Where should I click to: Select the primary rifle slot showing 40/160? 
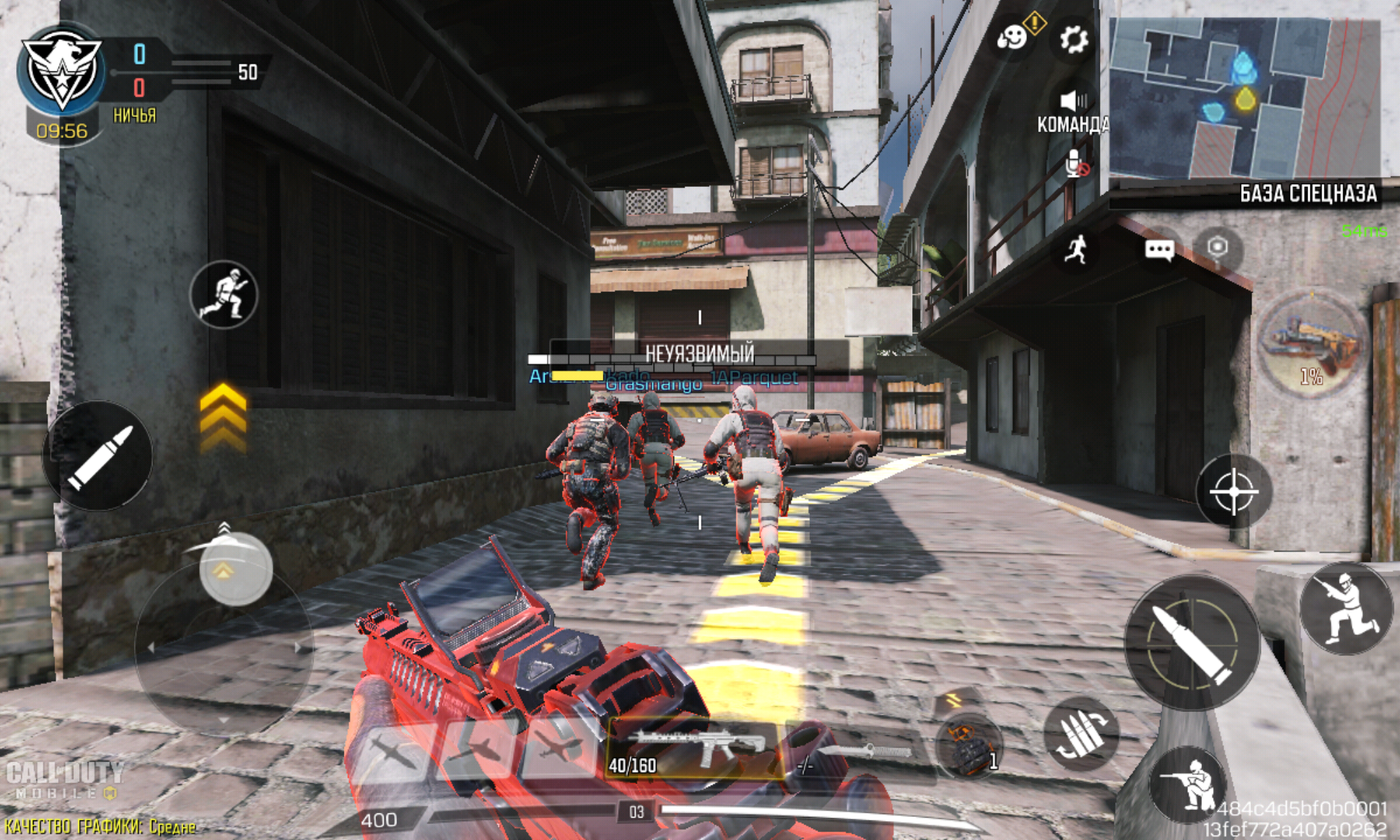click(x=695, y=749)
